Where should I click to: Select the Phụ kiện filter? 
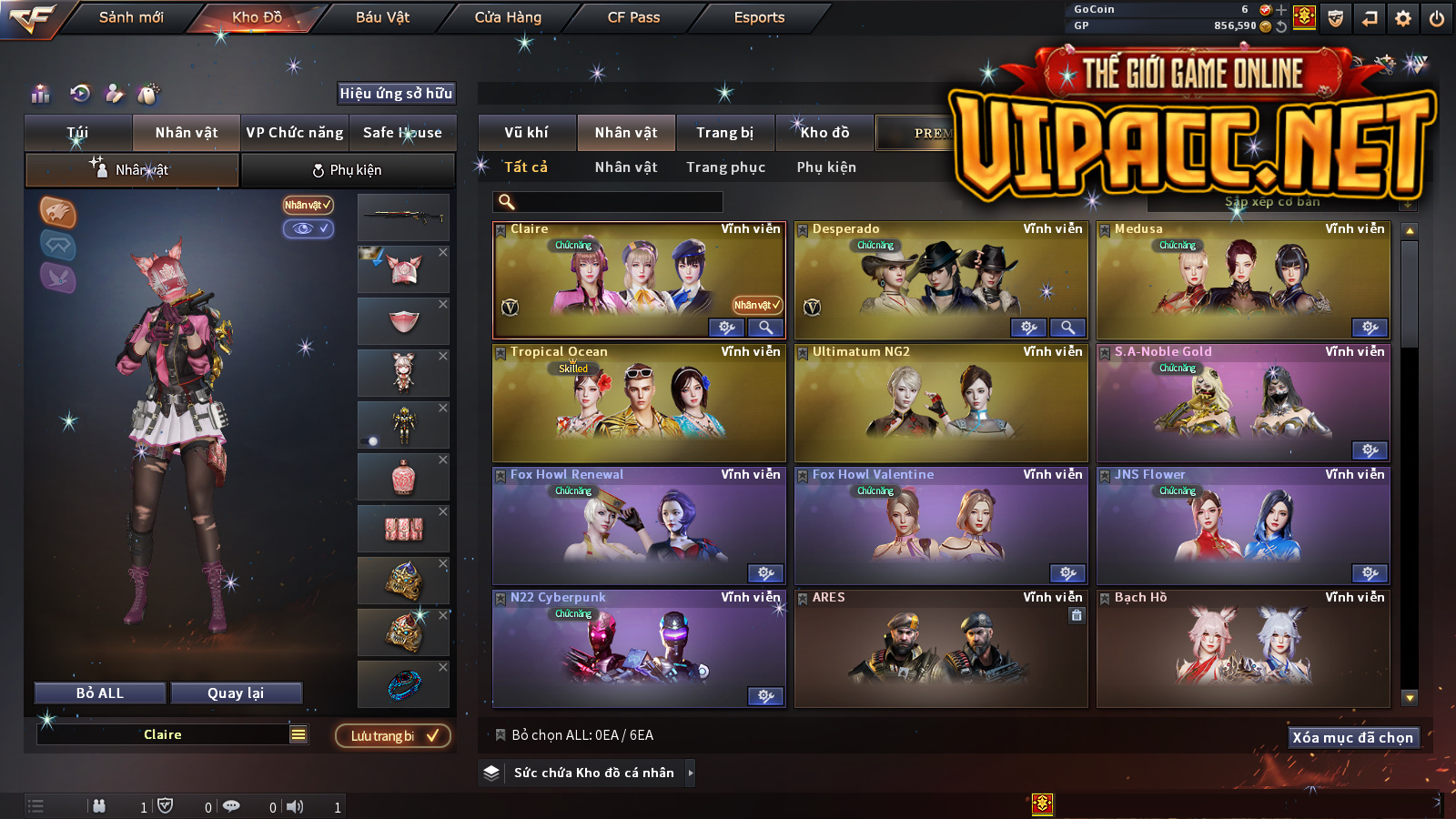826,167
